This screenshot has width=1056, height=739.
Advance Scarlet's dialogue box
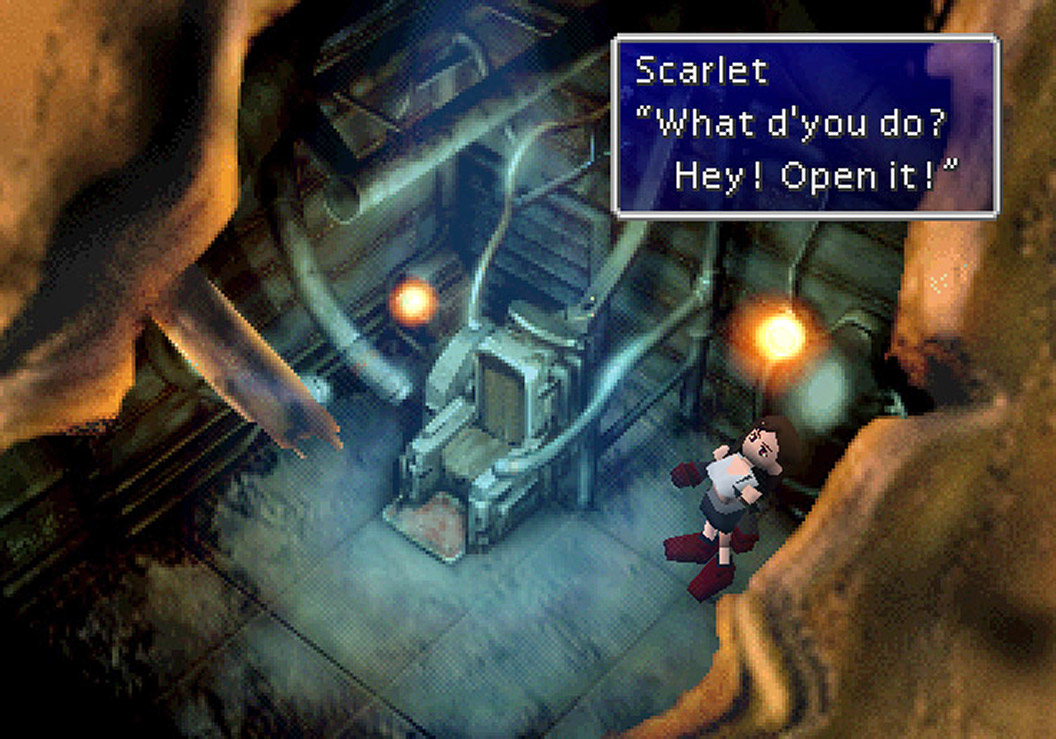point(805,125)
